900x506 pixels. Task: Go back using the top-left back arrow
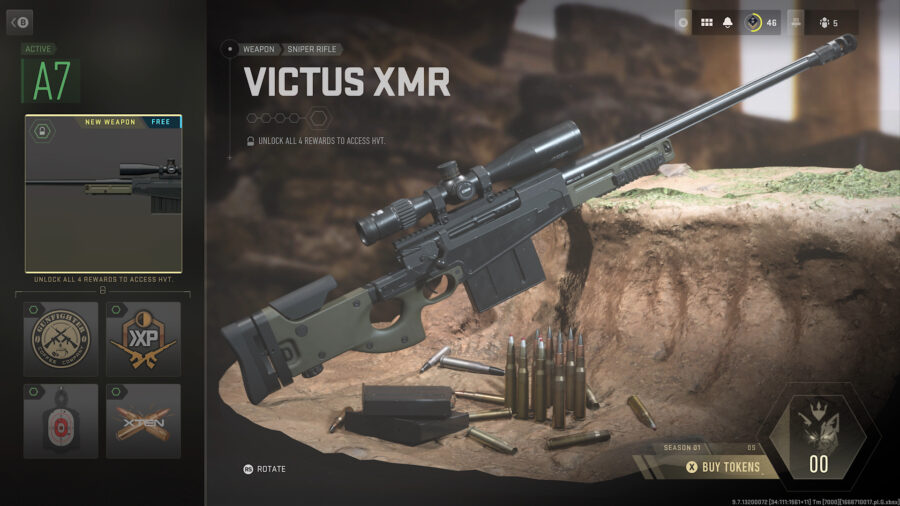tap(19, 22)
